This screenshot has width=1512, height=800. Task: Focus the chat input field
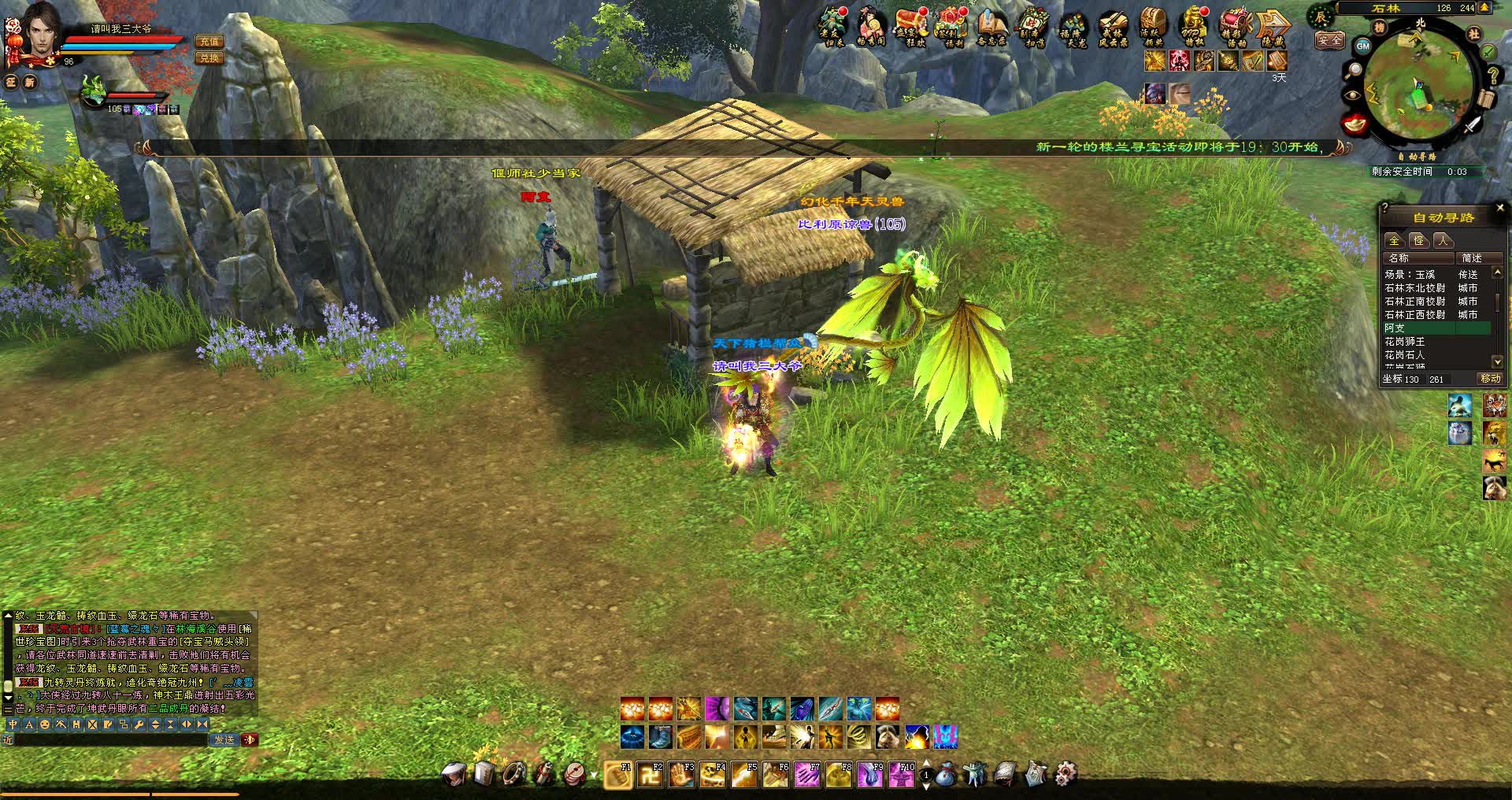(110, 739)
